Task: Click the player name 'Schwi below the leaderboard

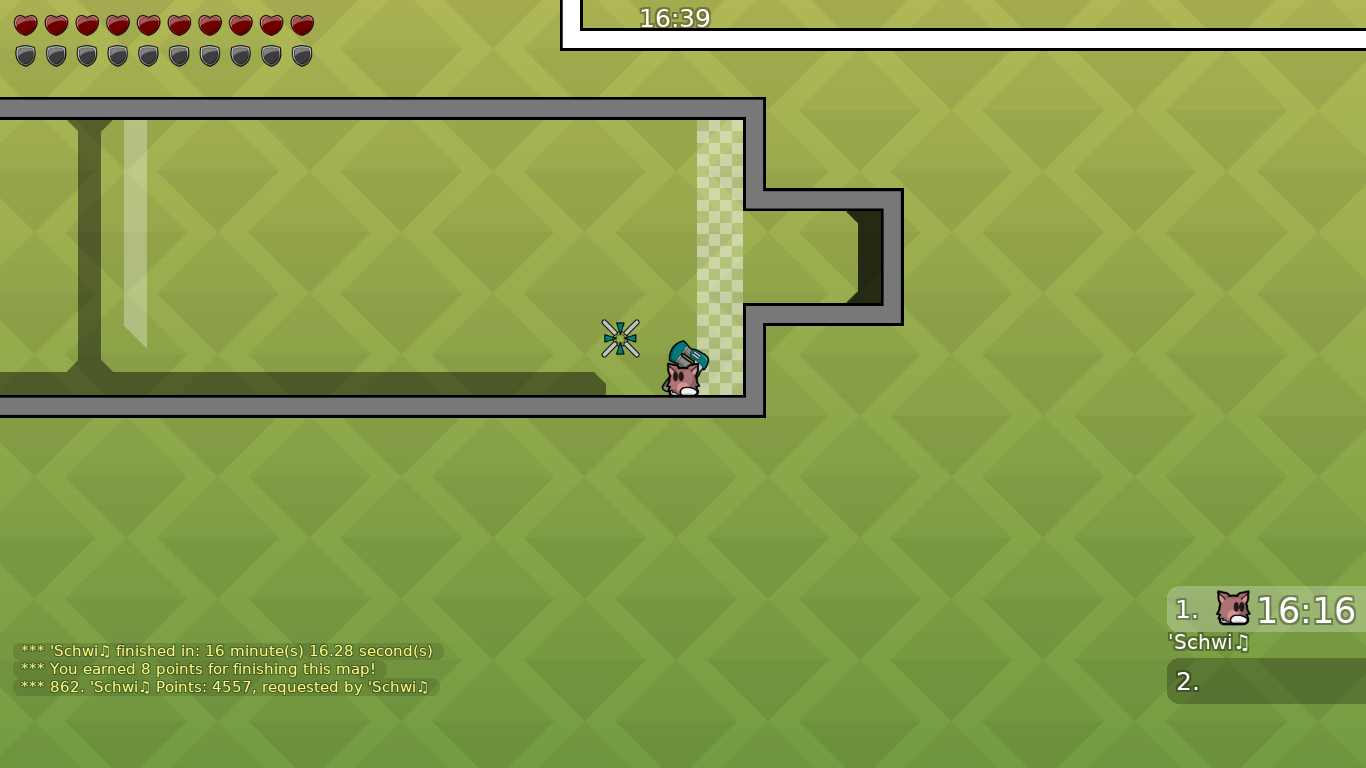Action: pos(1208,643)
